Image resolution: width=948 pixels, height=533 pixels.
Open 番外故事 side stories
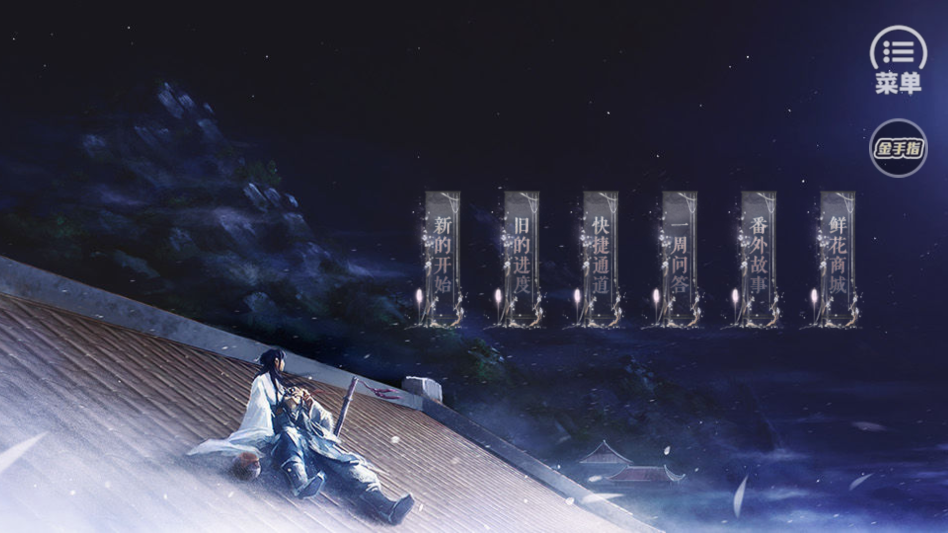coord(758,258)
